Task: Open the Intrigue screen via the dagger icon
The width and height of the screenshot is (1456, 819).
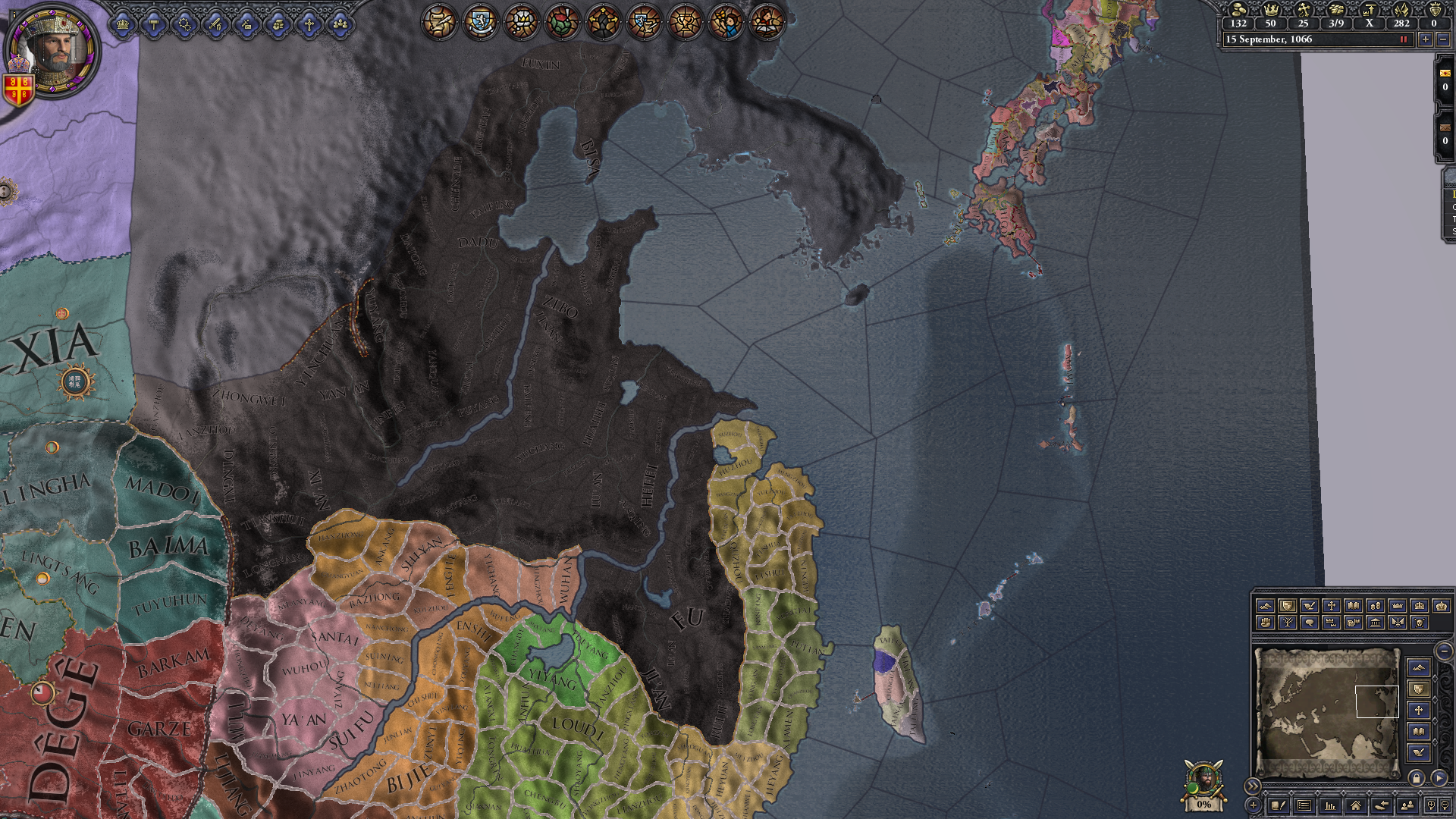Action: coord(245,24)
